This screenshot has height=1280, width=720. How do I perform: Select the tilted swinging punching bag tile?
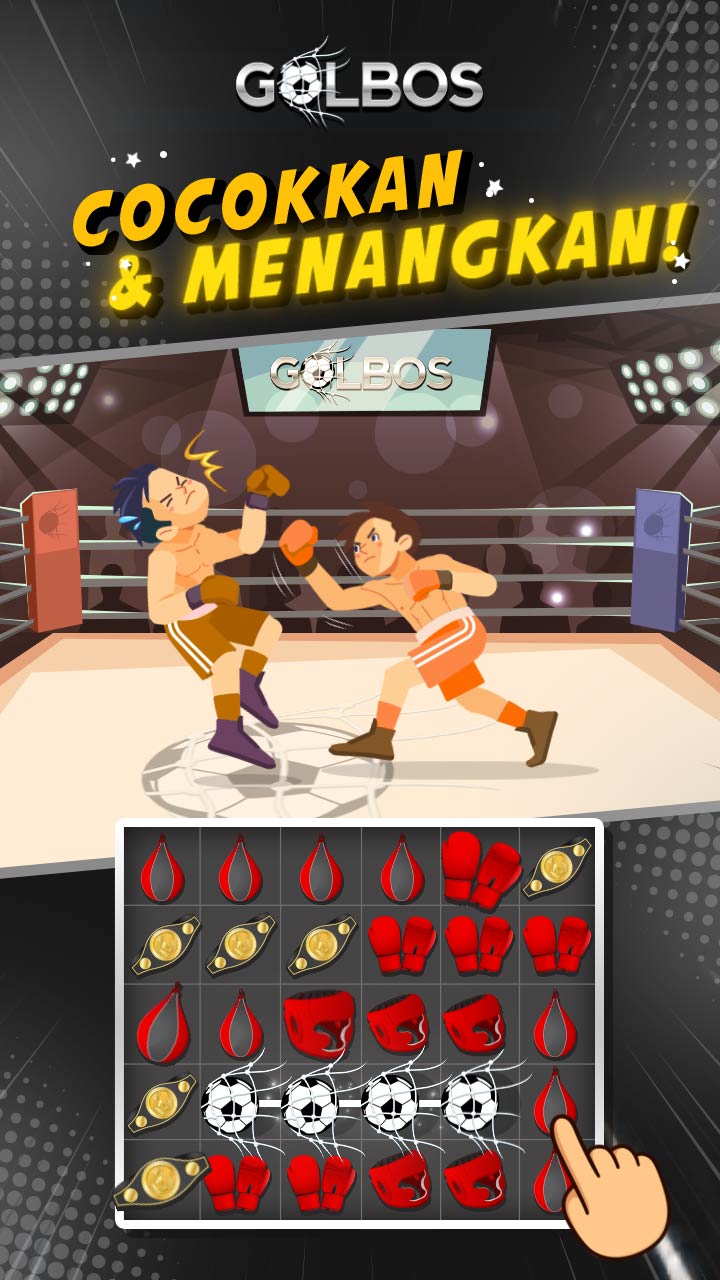pos(161,1024)
